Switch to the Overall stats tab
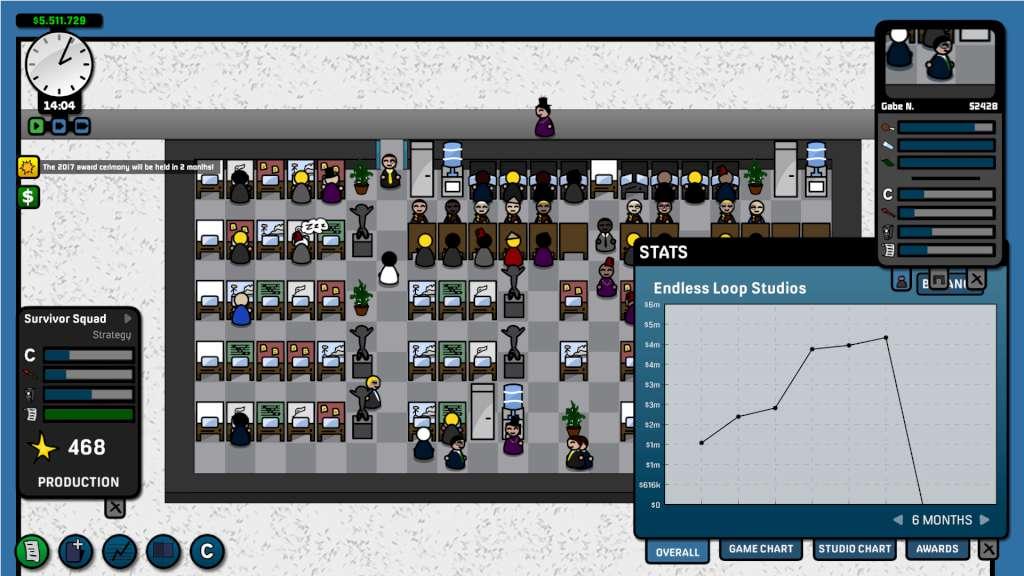This screenshot has width=1024, height=576. click(677, 551)
